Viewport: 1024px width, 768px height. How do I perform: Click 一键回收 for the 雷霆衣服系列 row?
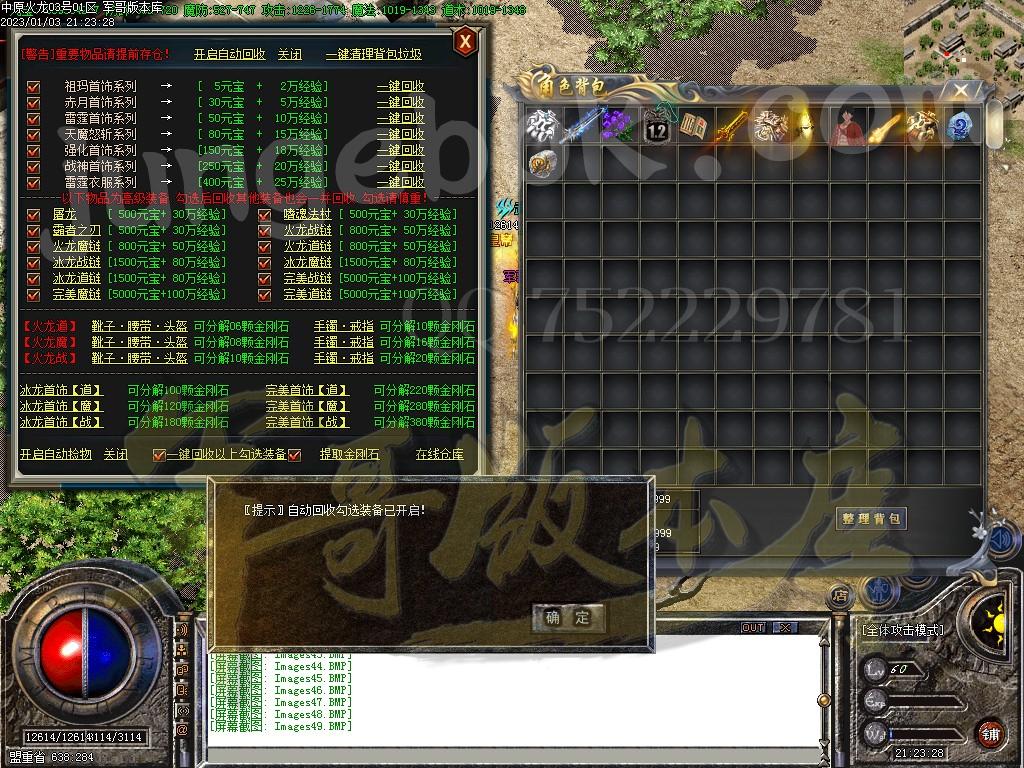click(x=400, y=183)
